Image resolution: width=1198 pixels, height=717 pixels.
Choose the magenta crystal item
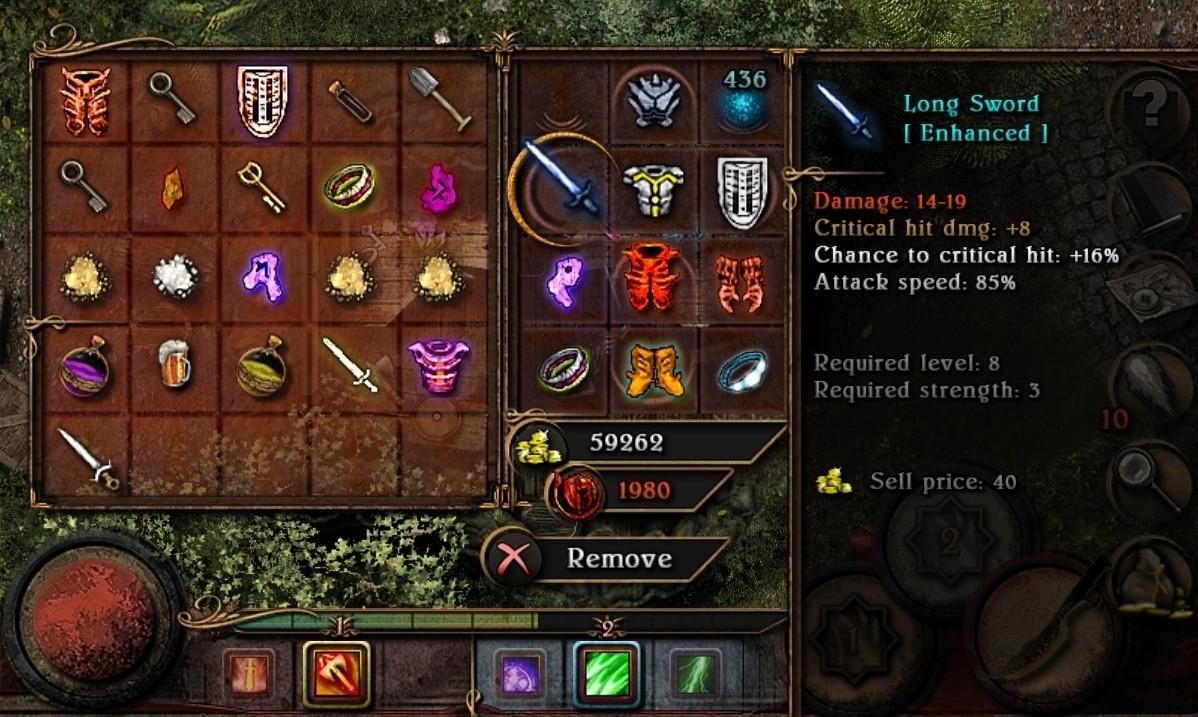coord(438,187)
